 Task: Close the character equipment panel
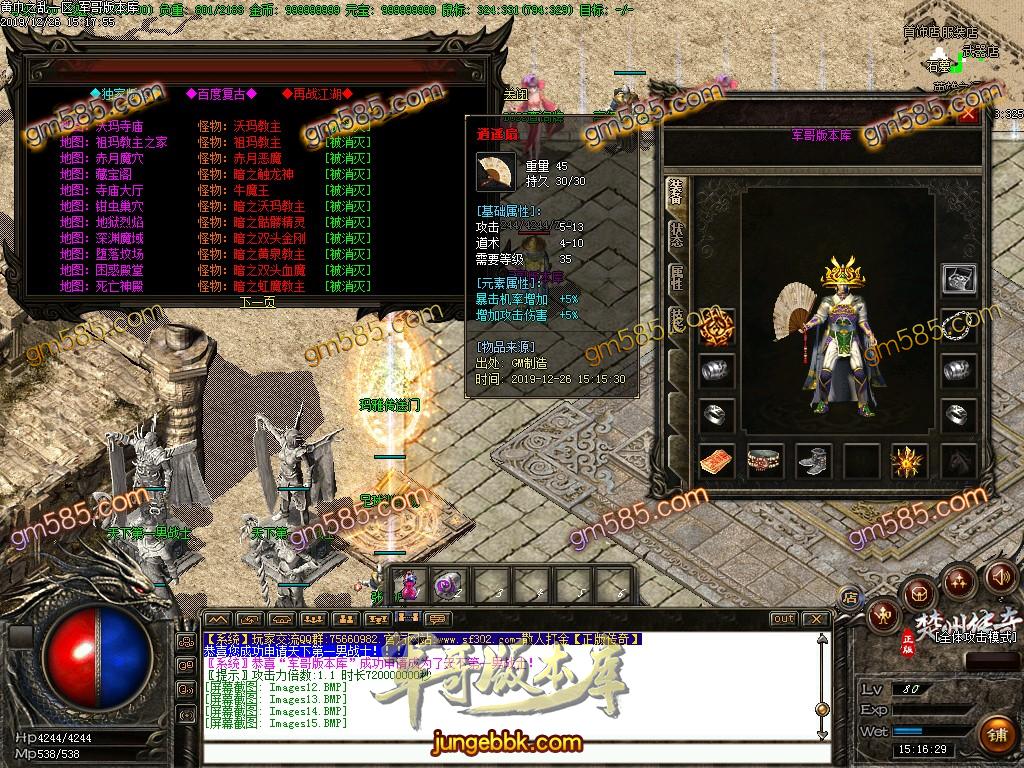click(x=967, y=114)
